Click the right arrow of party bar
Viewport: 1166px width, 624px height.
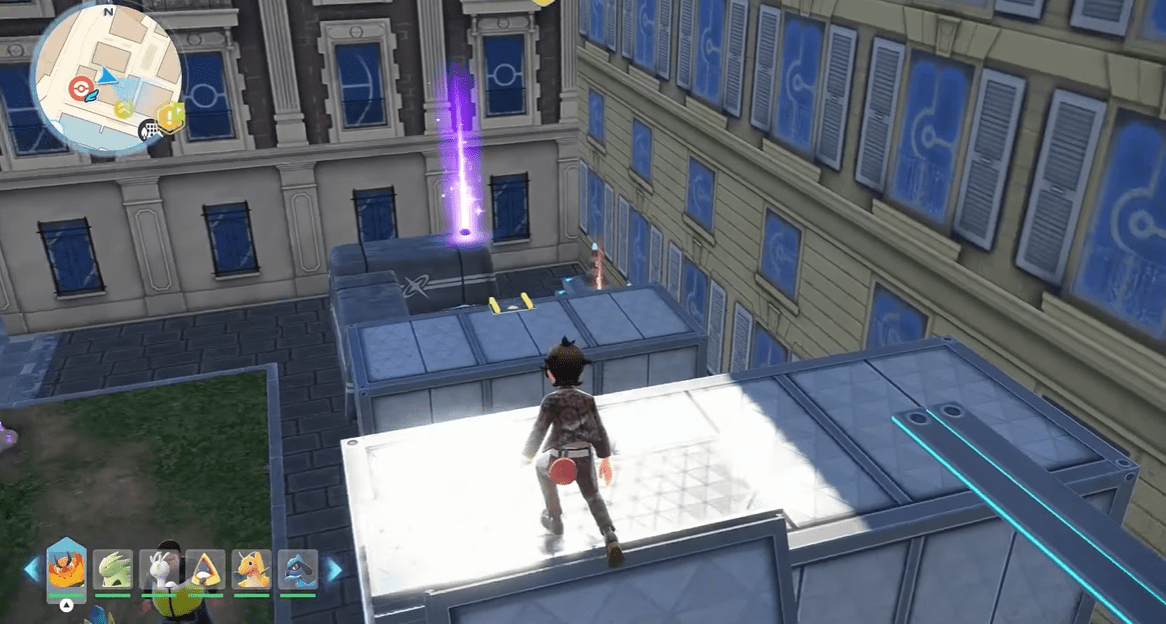coord(333,570)
